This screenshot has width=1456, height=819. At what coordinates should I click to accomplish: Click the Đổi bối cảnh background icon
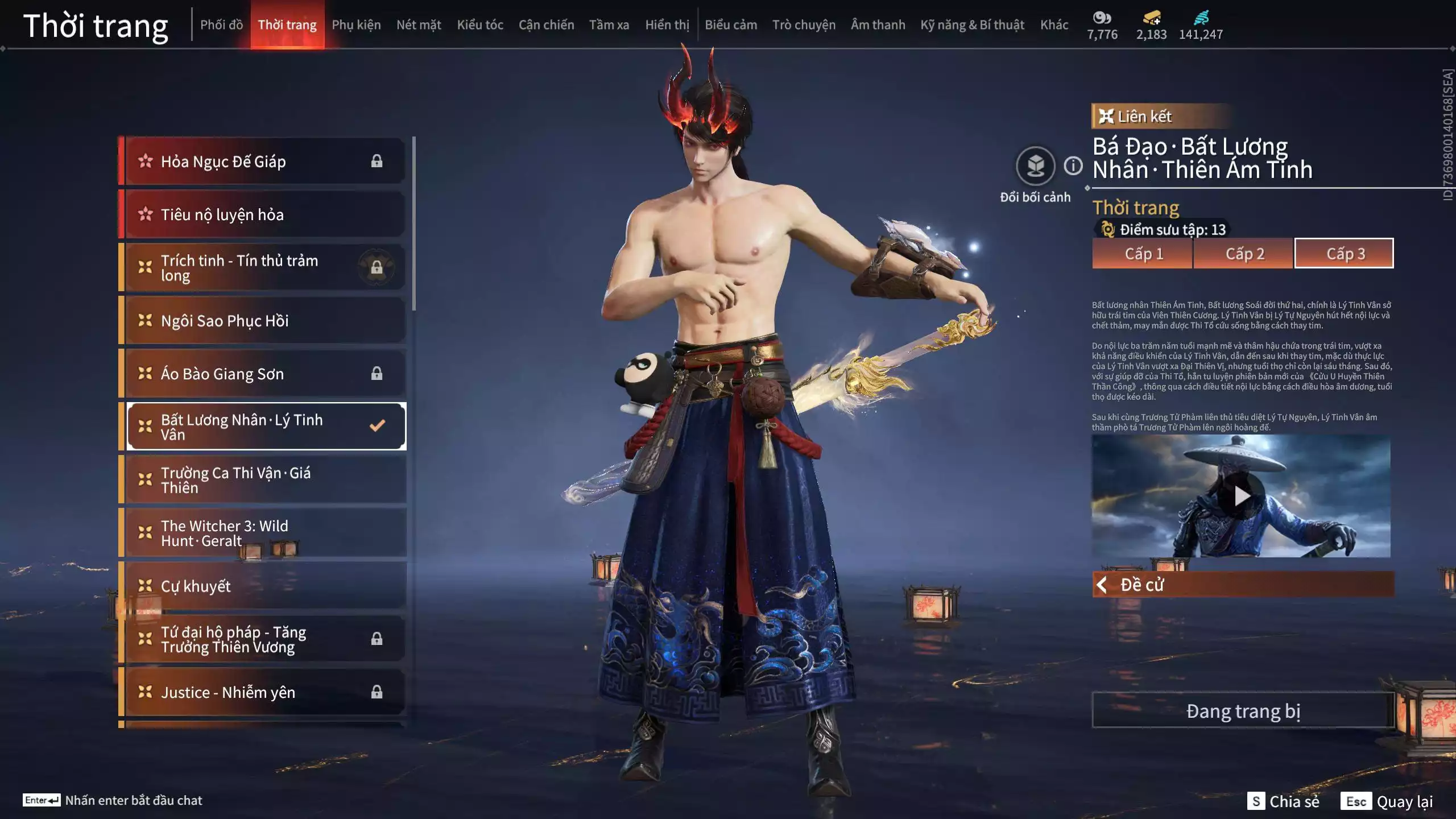click(x=1035, y=167)
